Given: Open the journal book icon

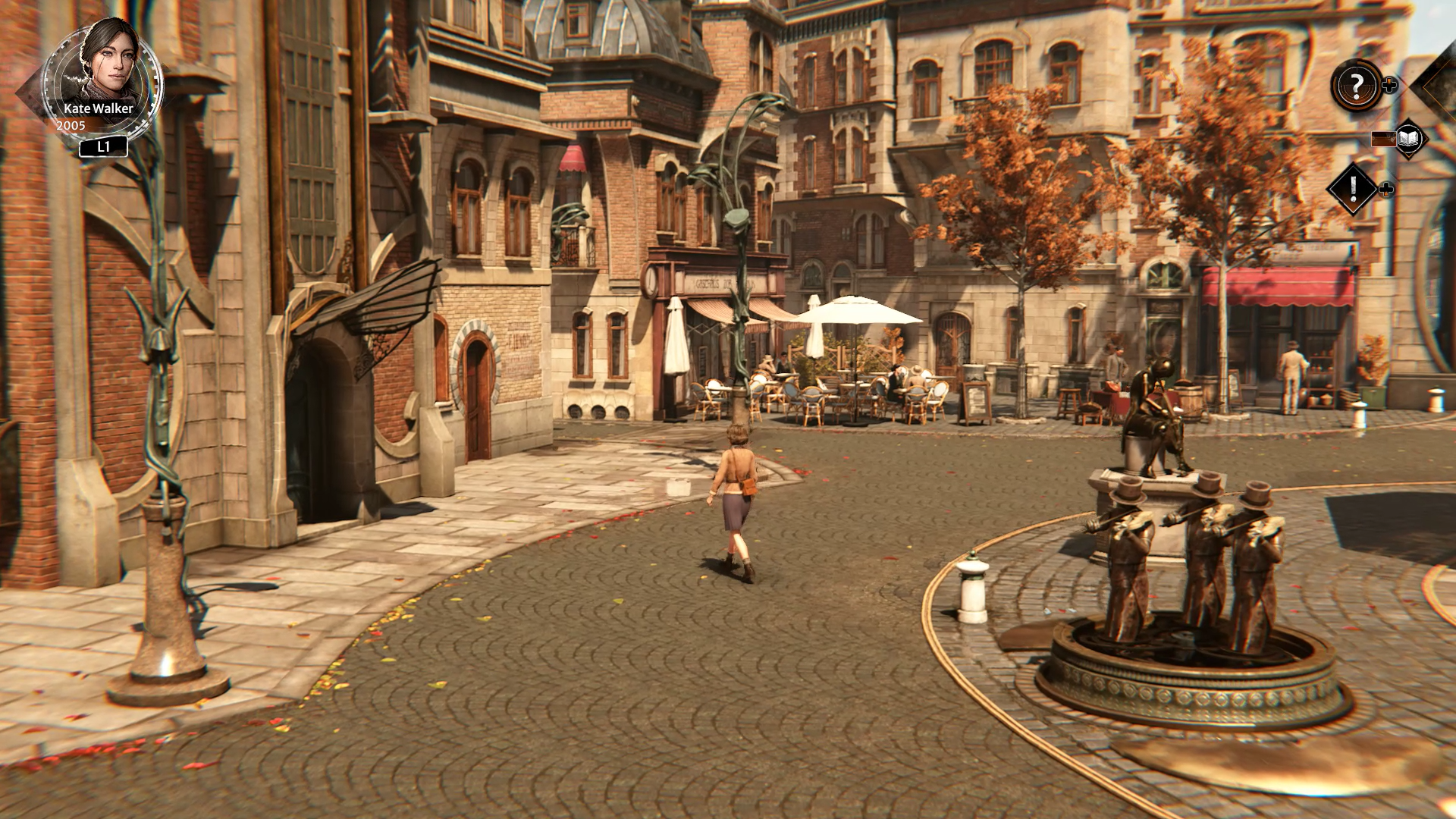Looking at the screenshot, I should coord(1409,139).
